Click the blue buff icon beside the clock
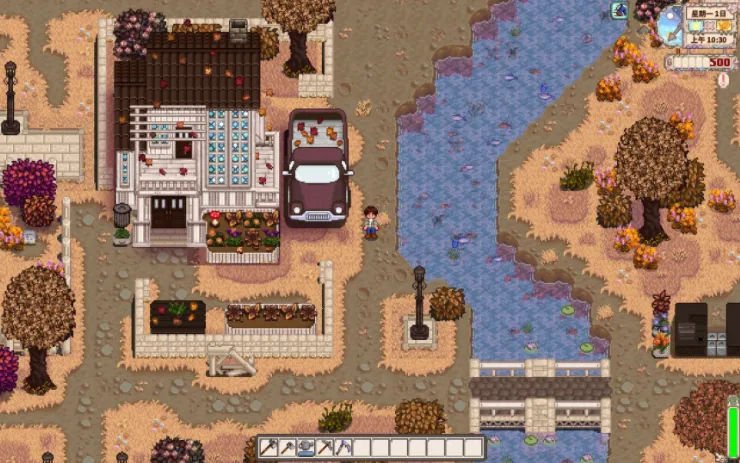This screenshot has width=740, height=463. pyautogui.click(x=620, y=10)
